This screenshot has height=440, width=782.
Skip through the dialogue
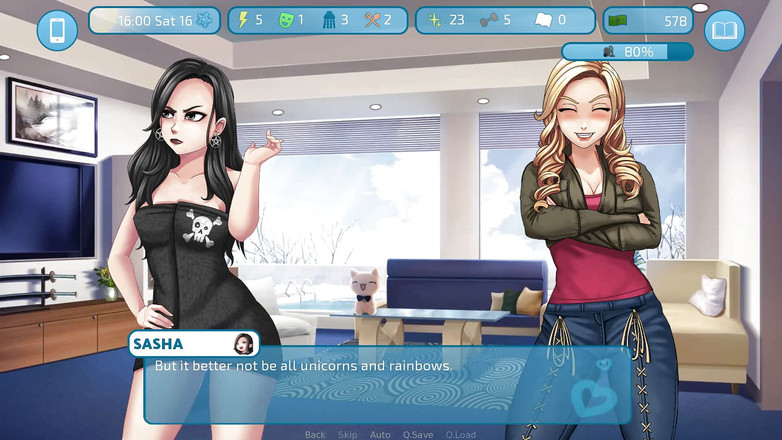click(347, 435)
